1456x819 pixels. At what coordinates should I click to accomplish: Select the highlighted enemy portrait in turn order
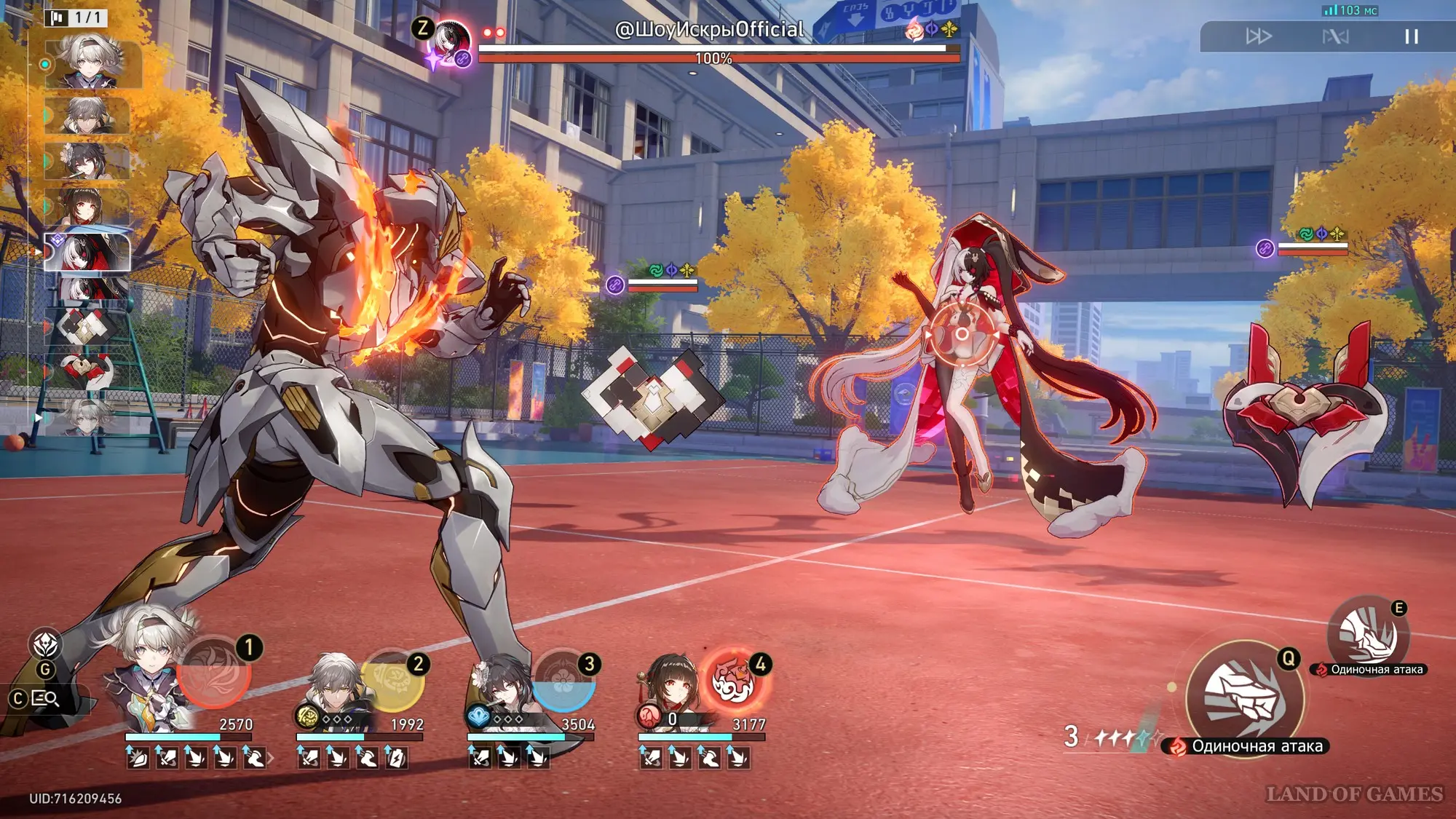coord(87,252)
